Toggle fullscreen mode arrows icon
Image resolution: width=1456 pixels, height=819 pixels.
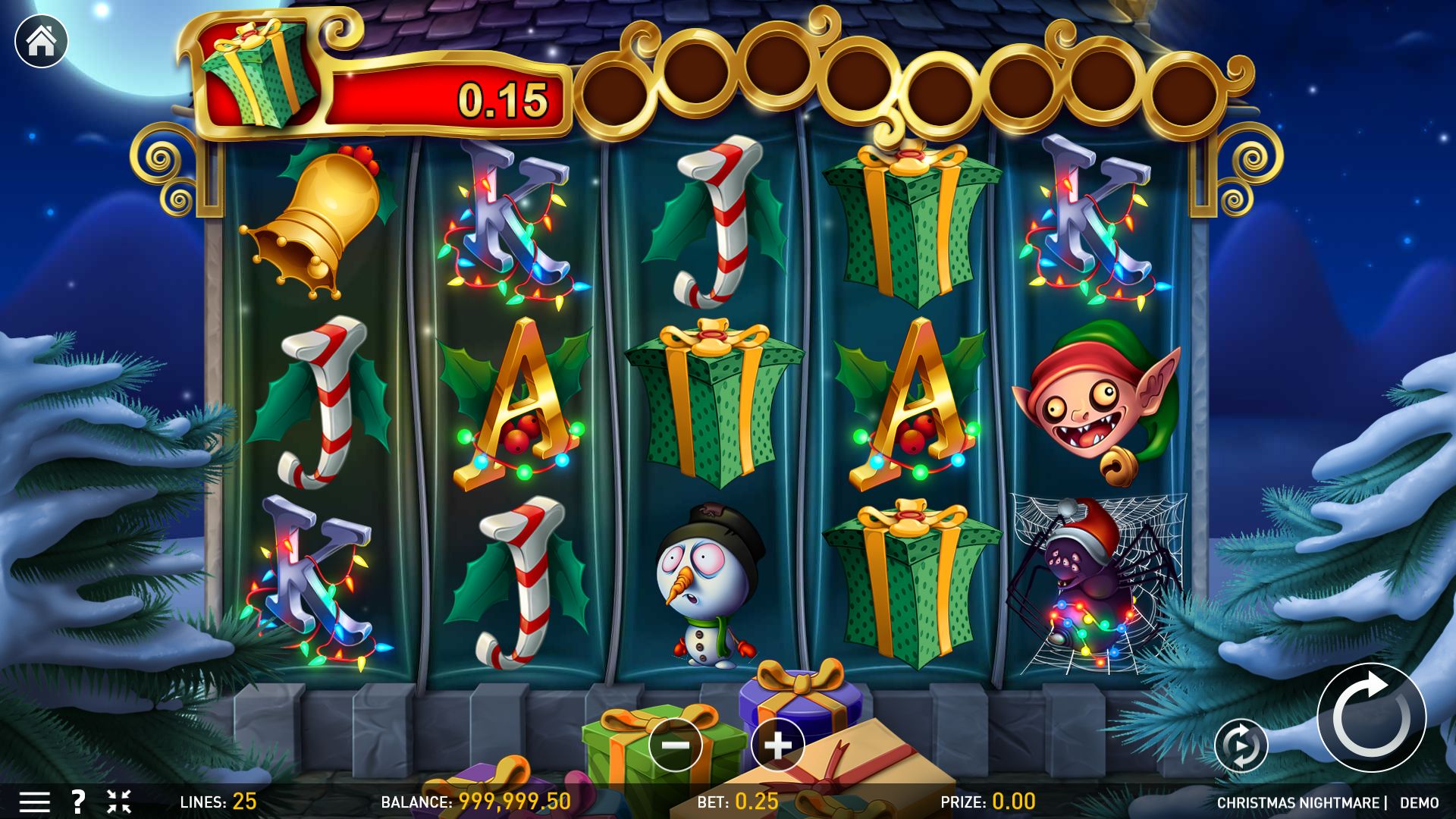point(119,802)
